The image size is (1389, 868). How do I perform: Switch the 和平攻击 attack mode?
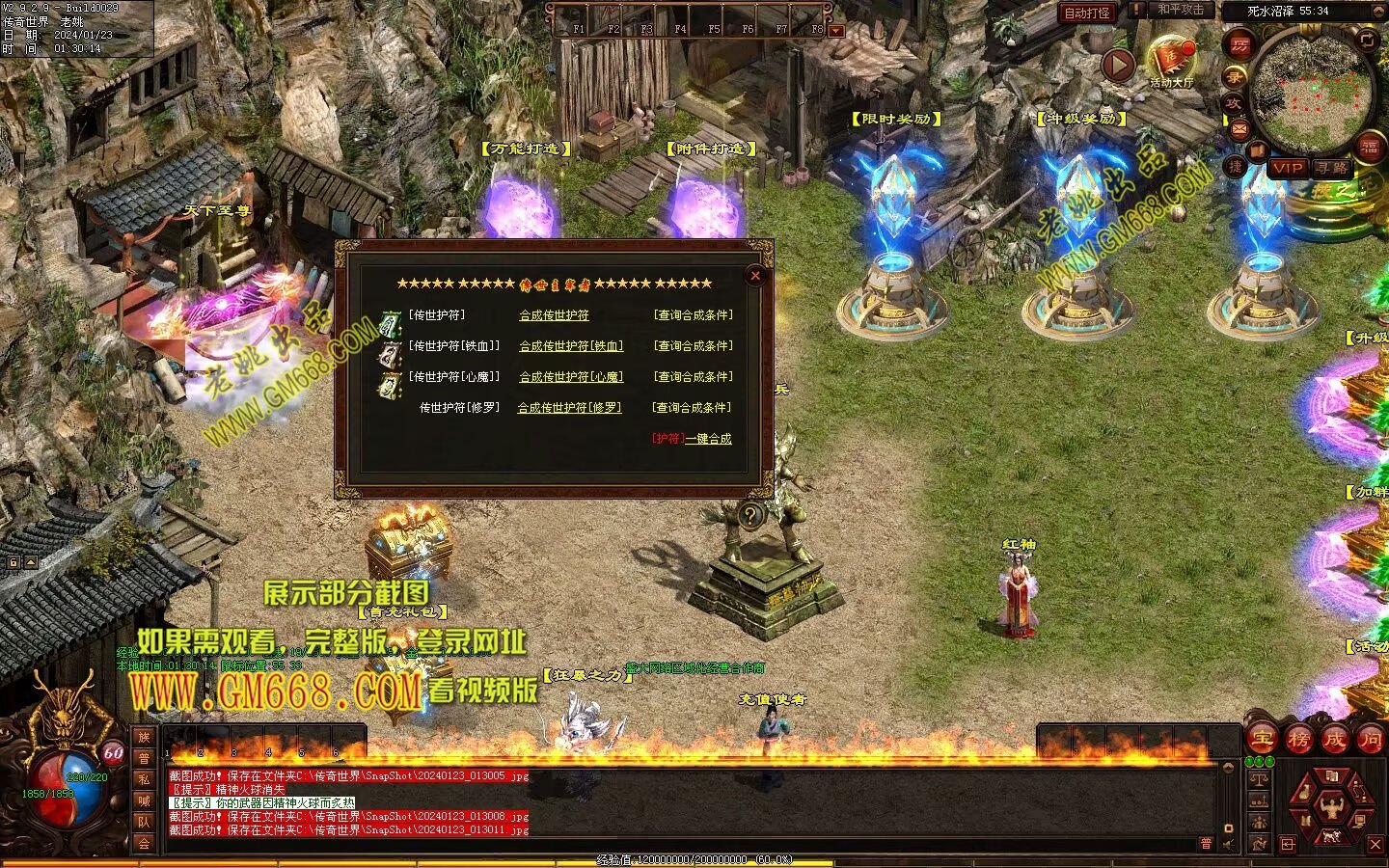pyautogui.click(x=1180, y=11)
